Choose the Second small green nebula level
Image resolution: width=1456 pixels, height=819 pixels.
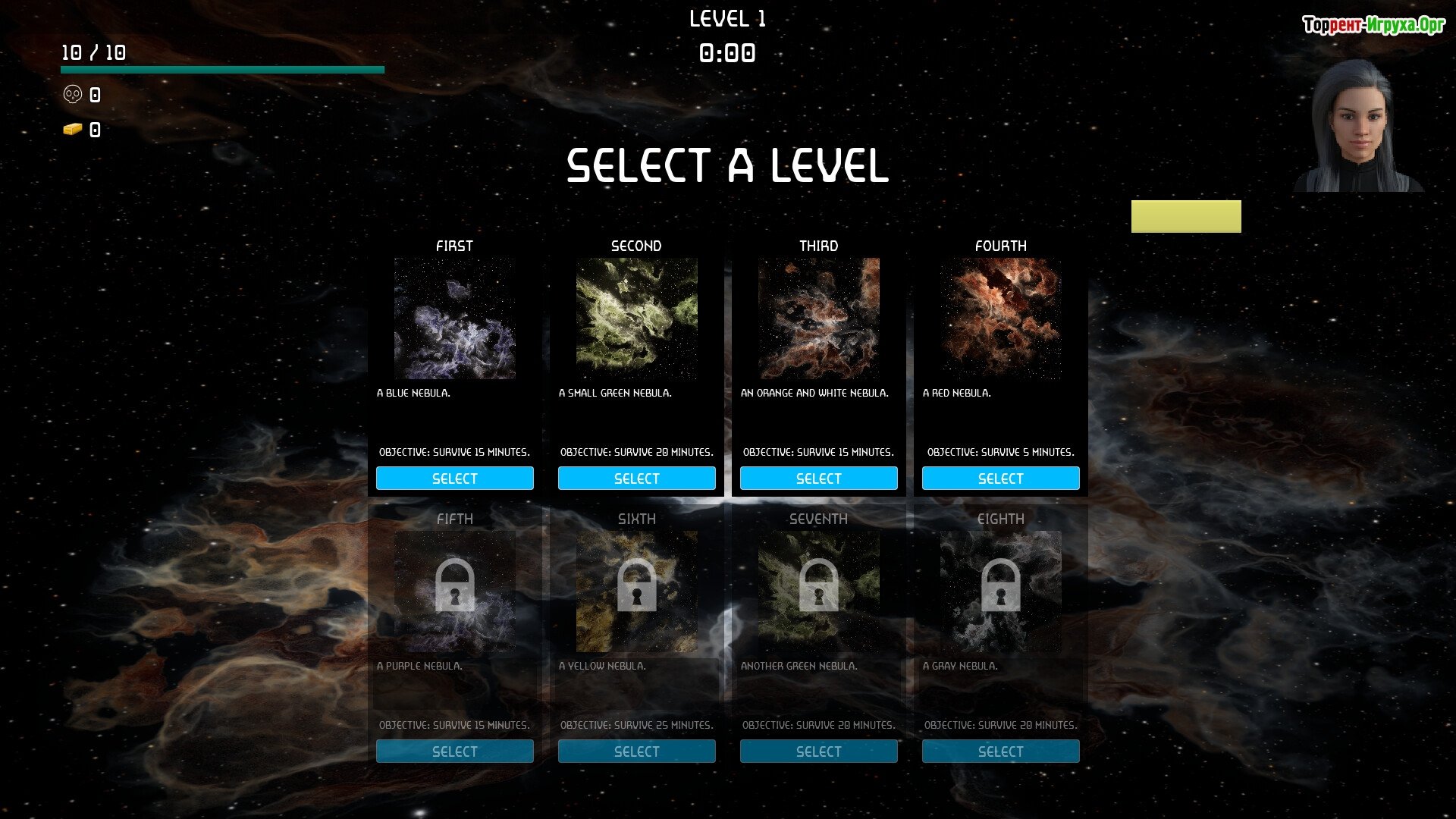point(636,479)
